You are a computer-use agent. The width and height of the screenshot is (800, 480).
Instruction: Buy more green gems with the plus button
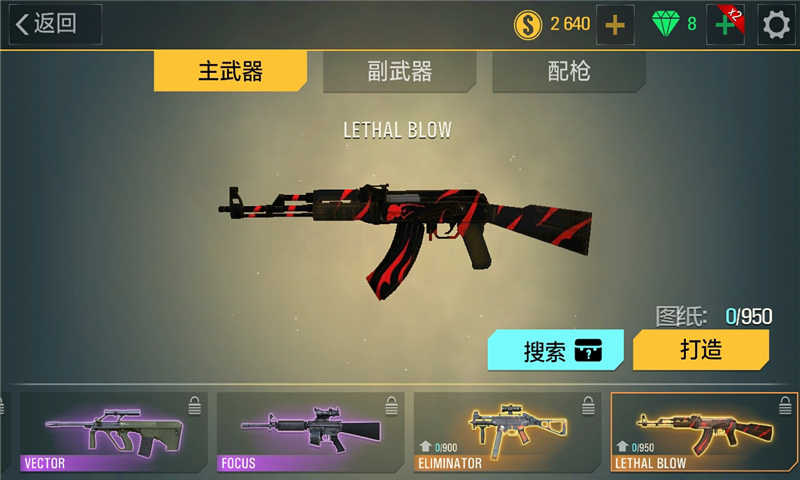(724, 25)
